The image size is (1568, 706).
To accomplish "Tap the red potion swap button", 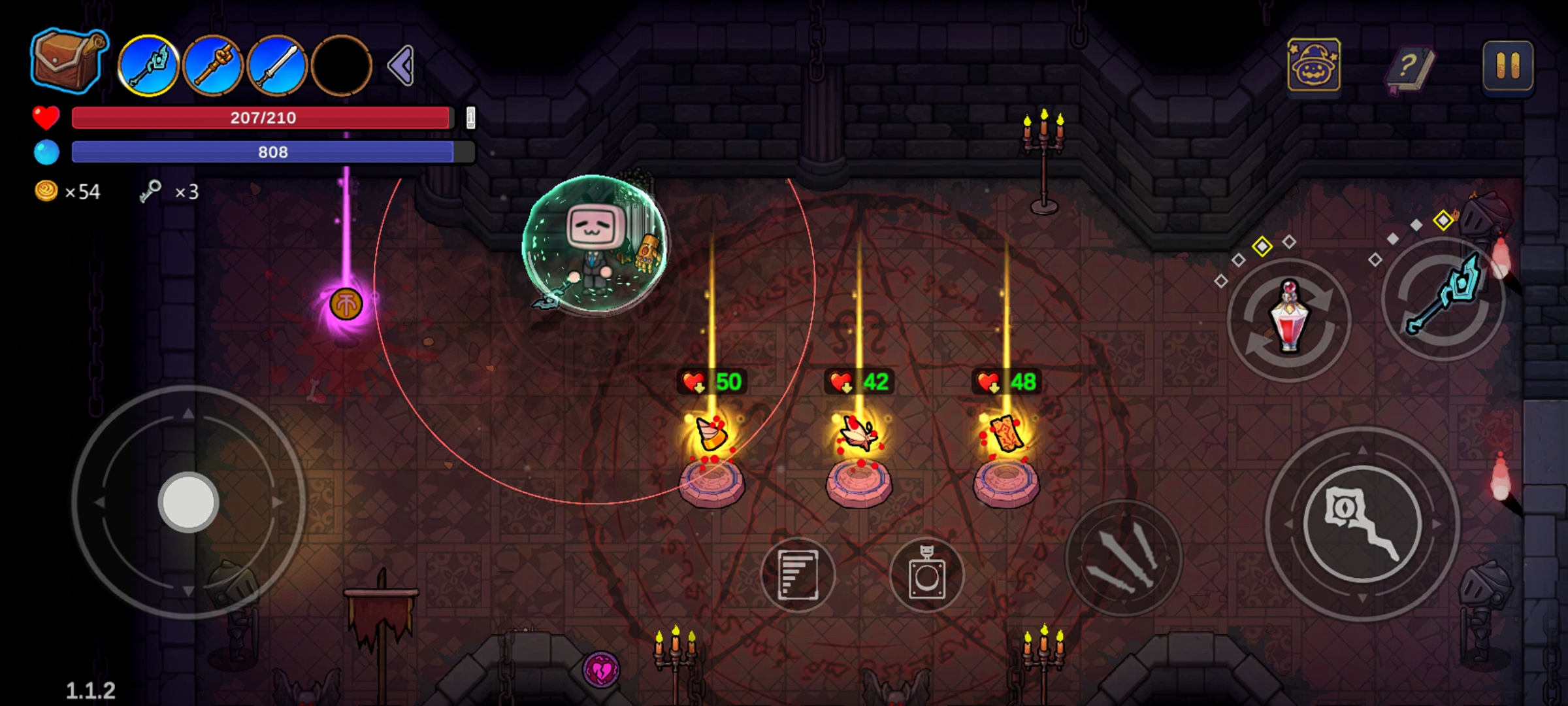I will [1289, 319].
